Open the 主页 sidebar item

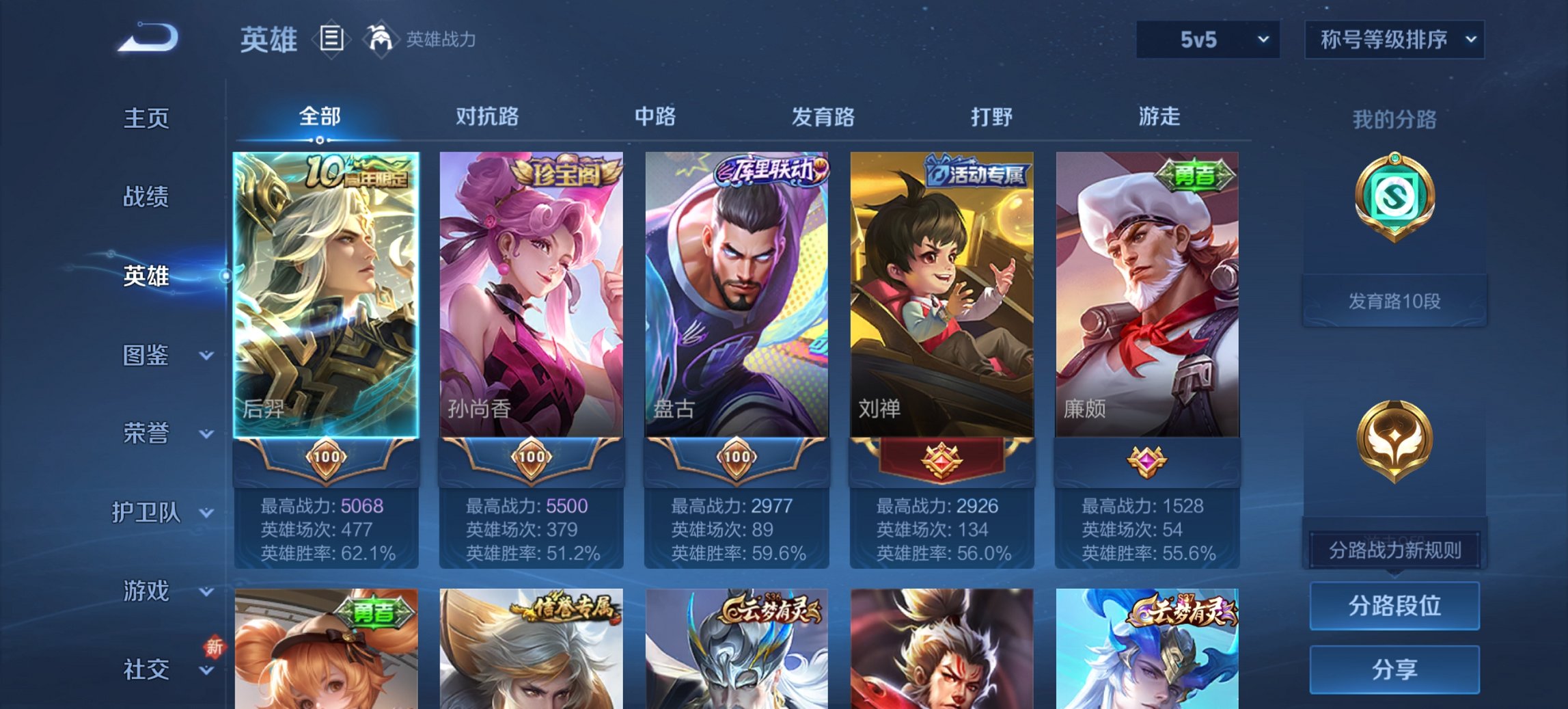coord(147,118)
